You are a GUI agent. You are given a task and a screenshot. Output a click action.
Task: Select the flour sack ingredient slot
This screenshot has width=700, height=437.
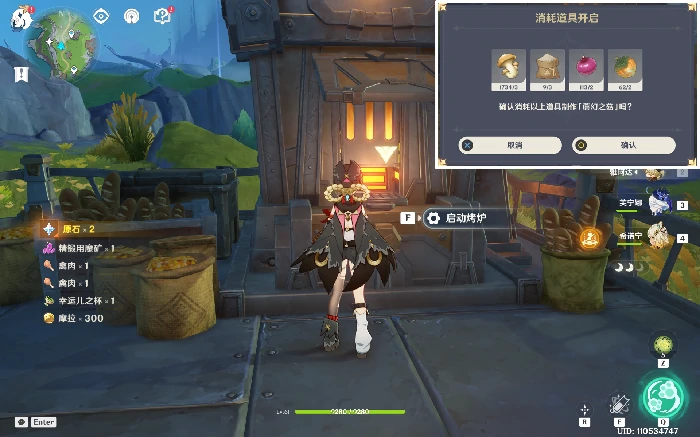click(x=548, y=67)
